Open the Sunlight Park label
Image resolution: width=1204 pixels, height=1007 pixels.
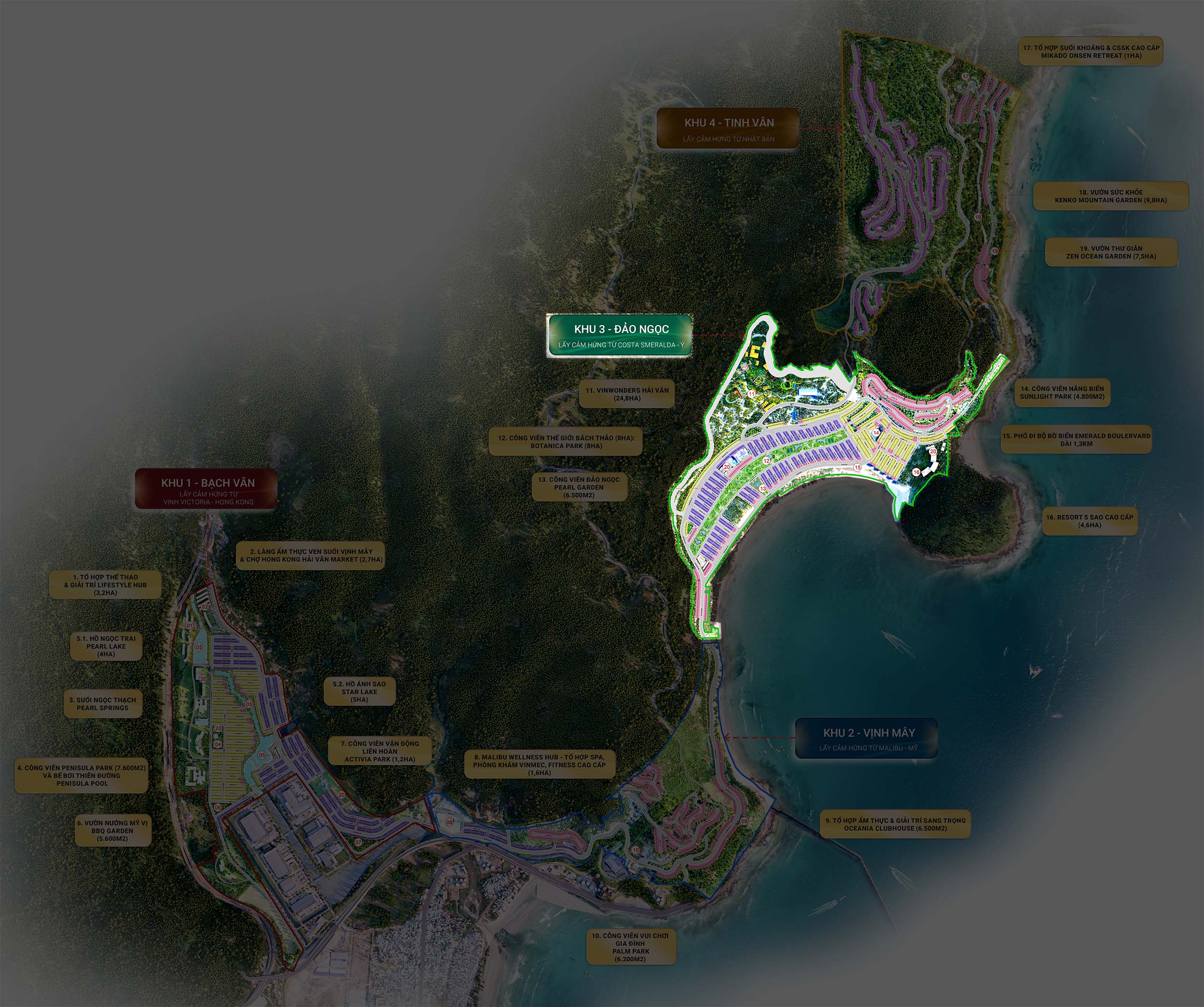coord(1062,392)
